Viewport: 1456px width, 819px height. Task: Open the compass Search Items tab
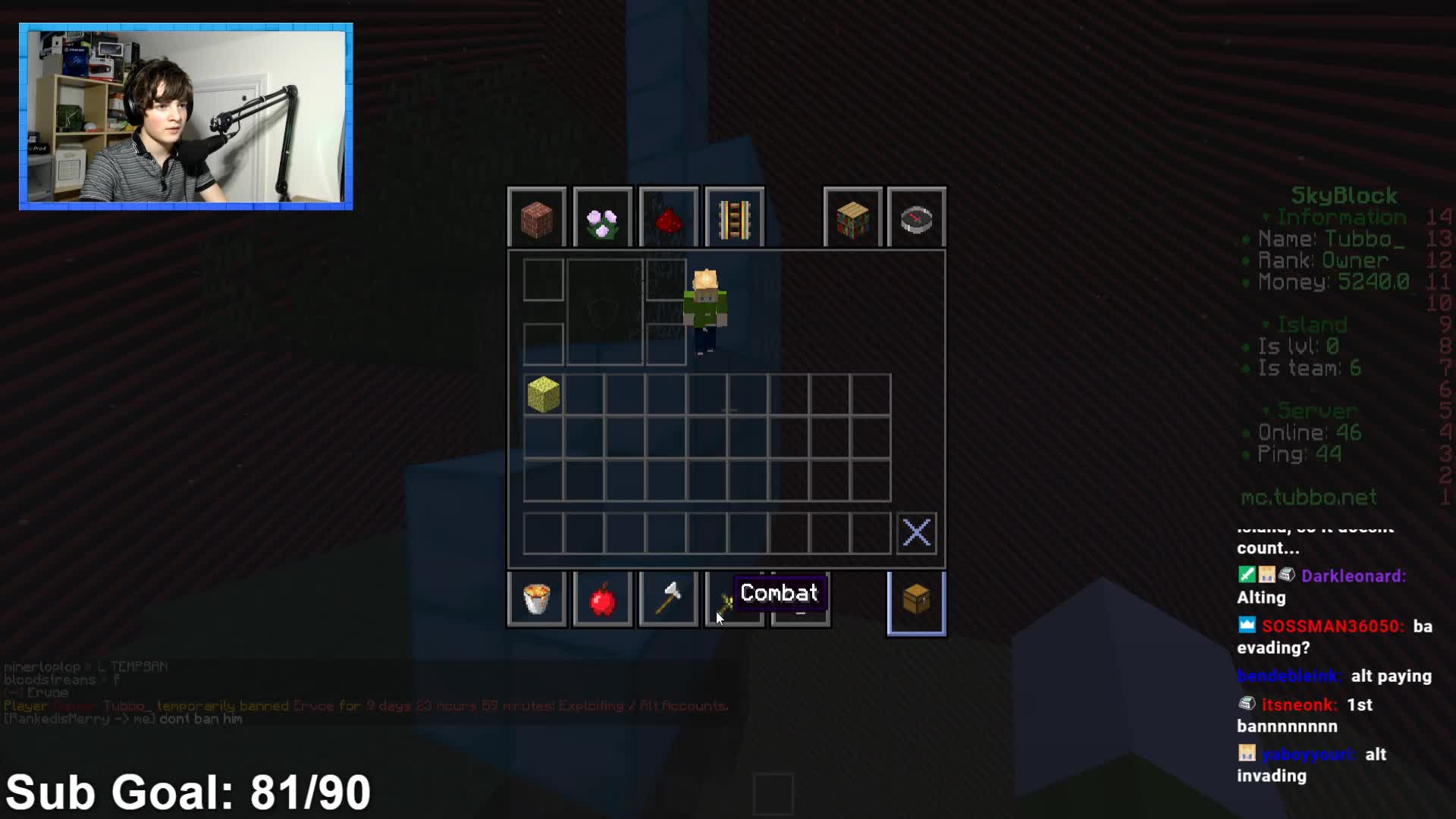(x=916, y=219)
